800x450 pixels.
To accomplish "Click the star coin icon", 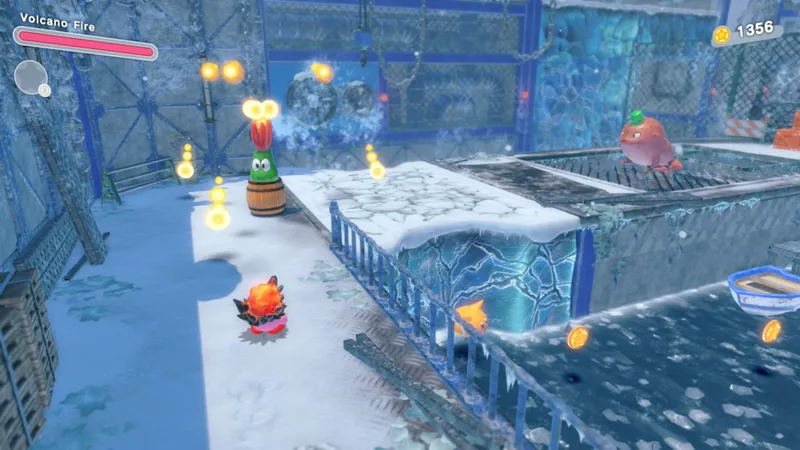I will click(721, 35).
